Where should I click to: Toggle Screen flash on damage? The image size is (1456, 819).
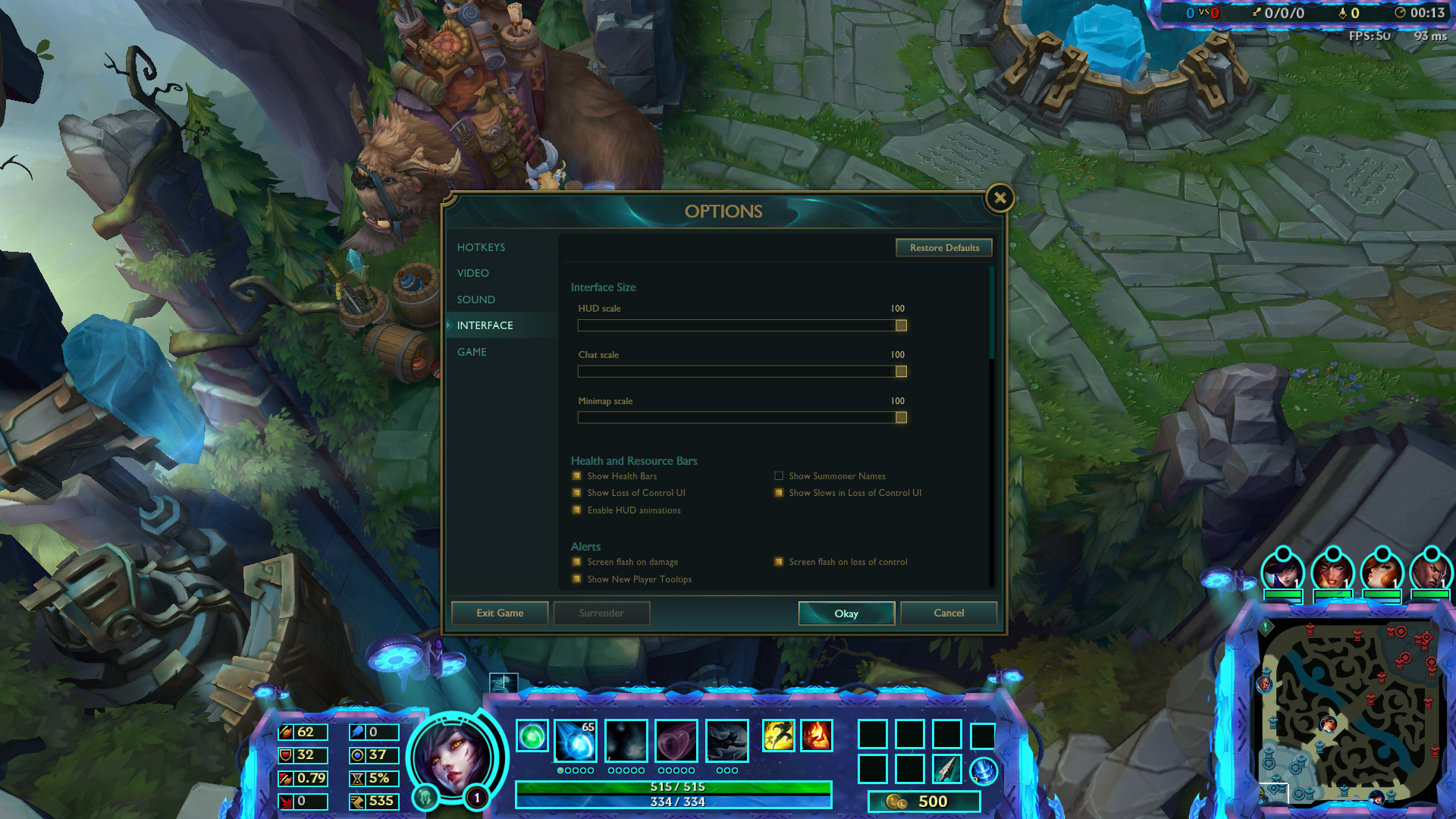[x=577, y=562]
